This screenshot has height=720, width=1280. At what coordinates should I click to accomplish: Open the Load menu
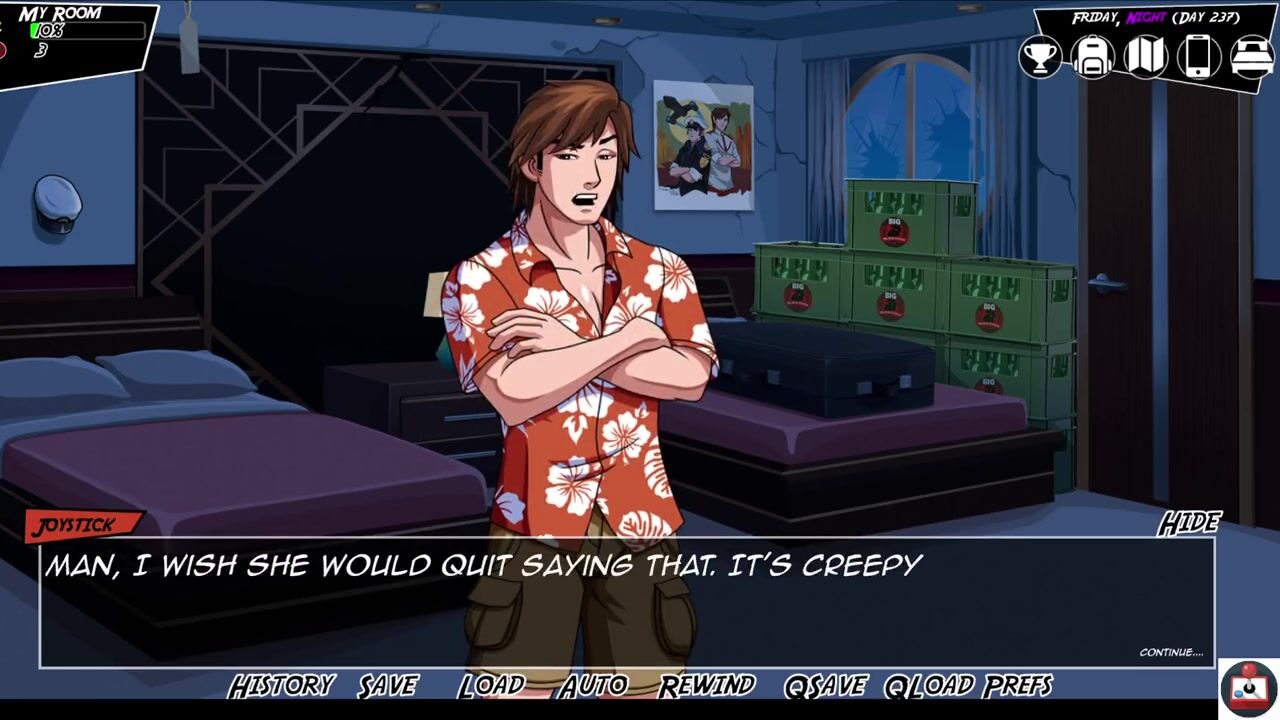pyautogui.click(x=492, y=686)
